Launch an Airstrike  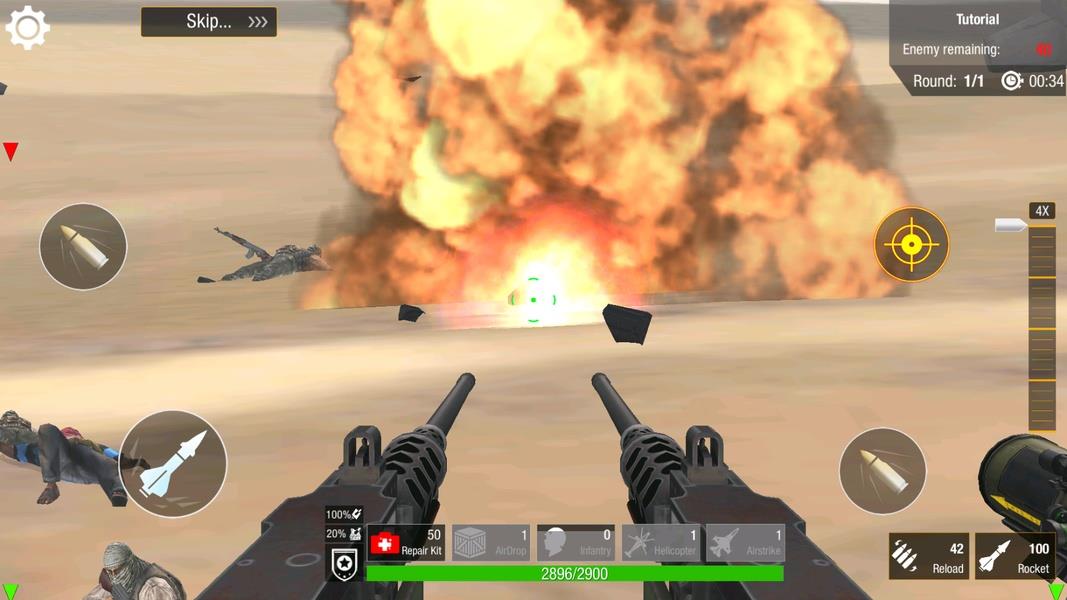pos(745,543)
